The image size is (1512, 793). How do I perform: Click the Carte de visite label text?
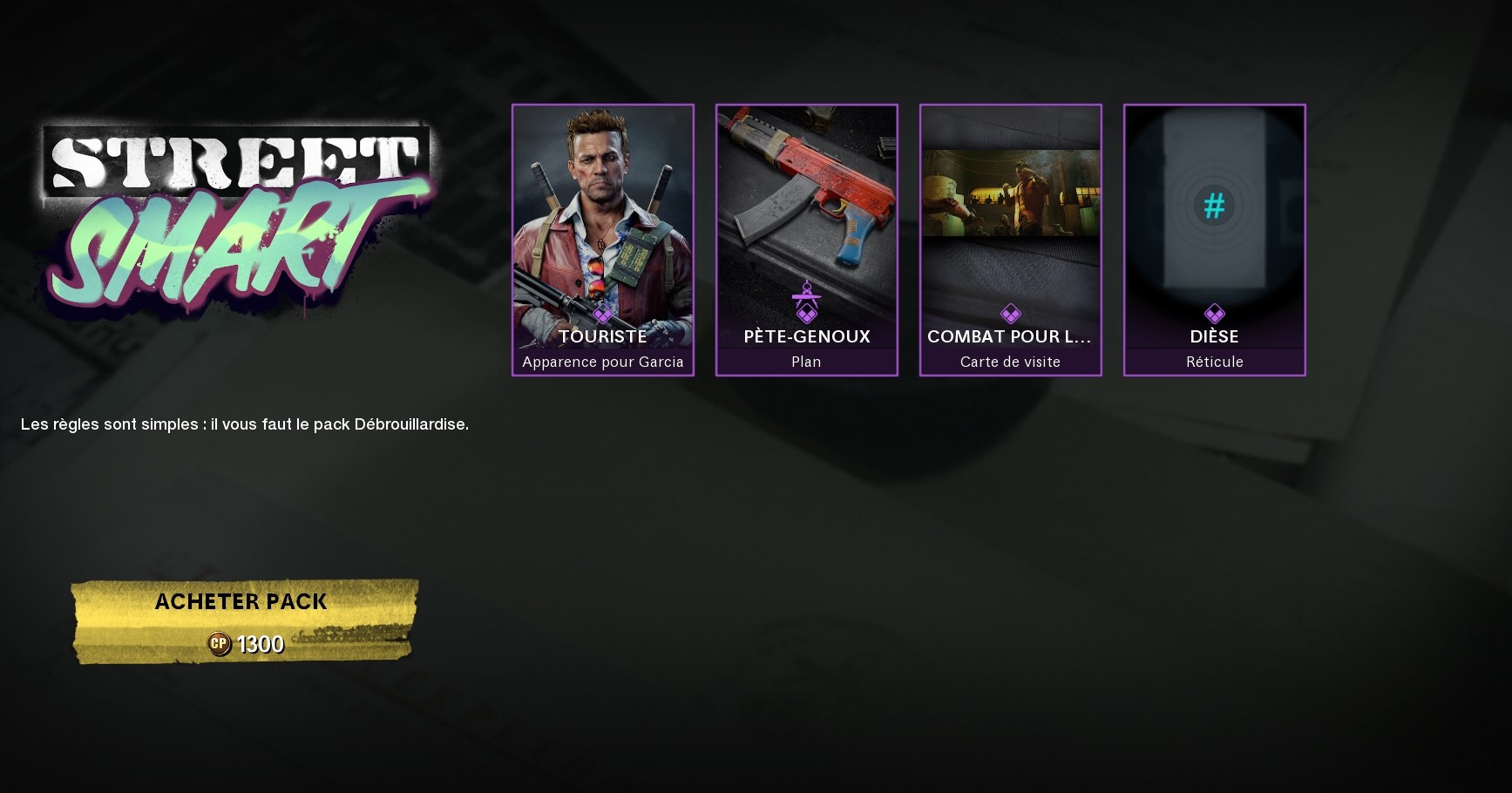pyautogui.click(x=1010, y=362)
